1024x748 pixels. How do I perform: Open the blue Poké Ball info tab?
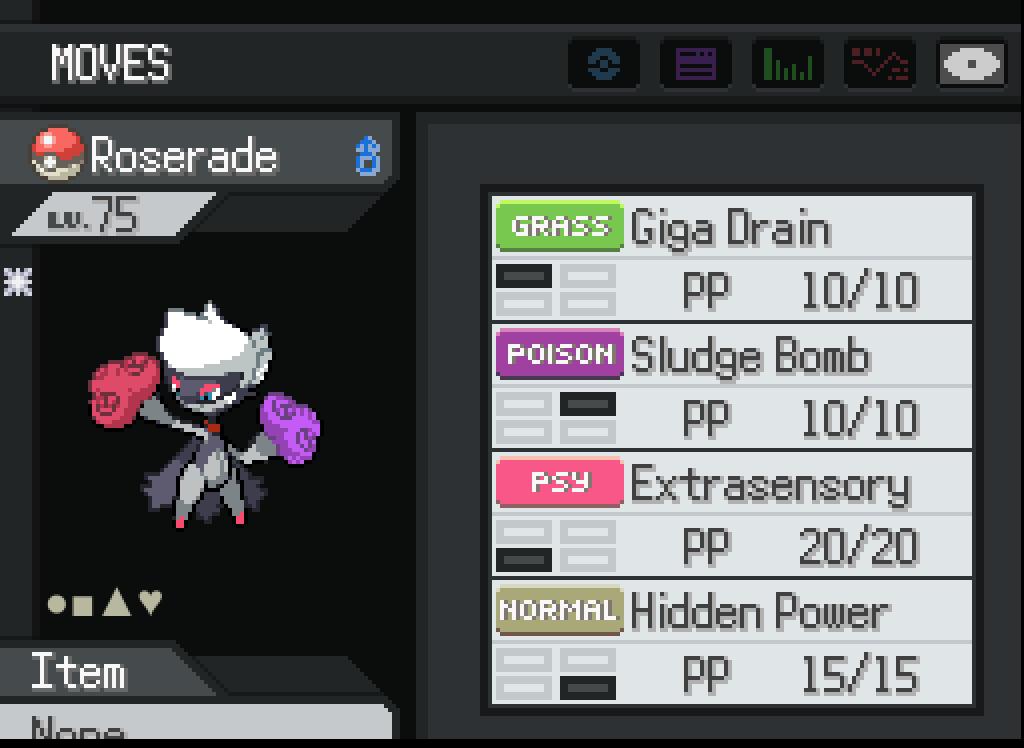604,65
